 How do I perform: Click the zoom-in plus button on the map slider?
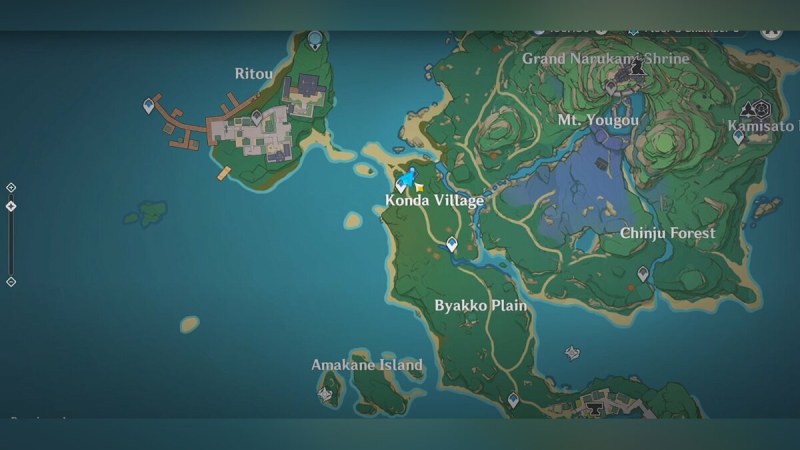[x=11, y=187]
